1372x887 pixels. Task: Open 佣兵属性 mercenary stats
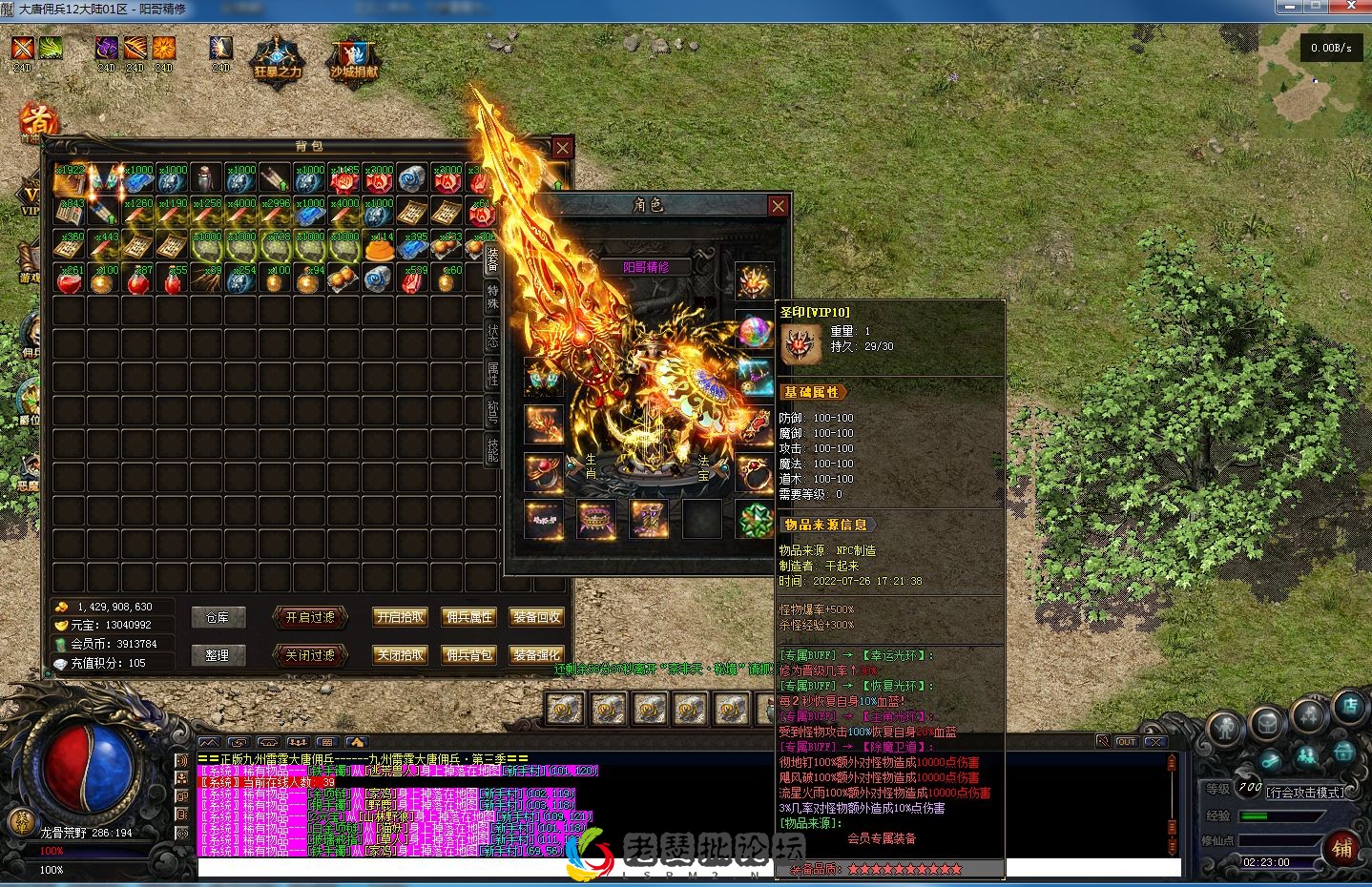[x=468, y=618]
